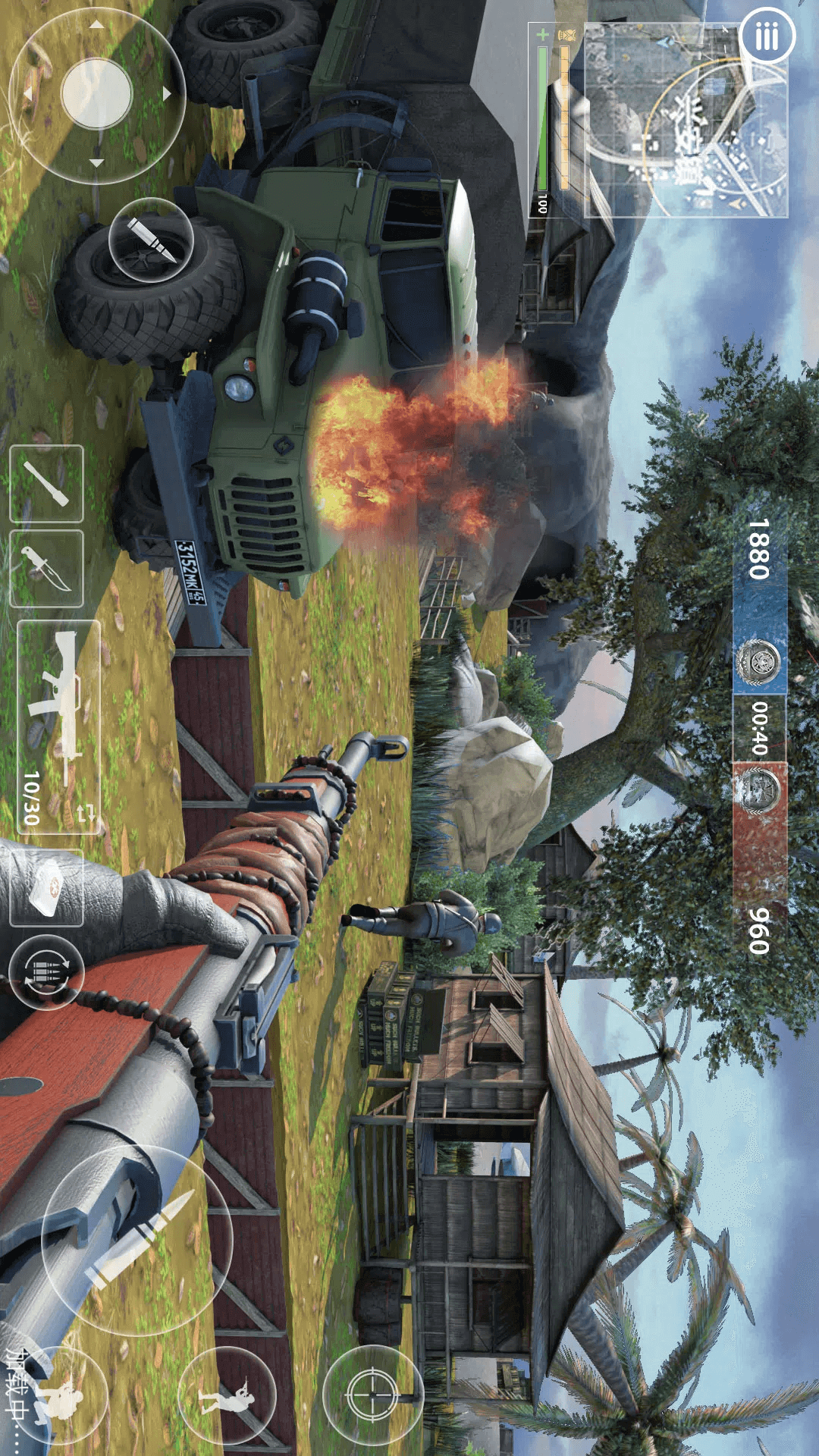
Task: Tap the small bullet fire button
Action: pos(151,241)
